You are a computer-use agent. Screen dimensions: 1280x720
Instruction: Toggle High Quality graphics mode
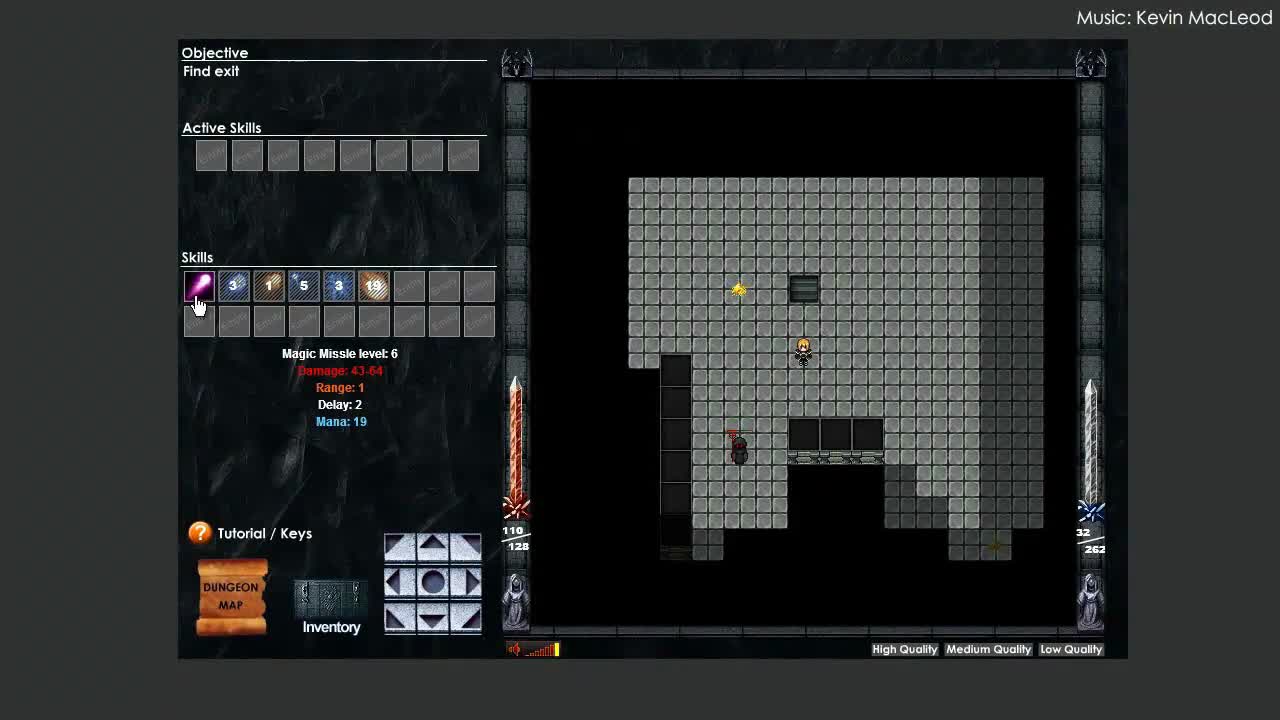904,649
